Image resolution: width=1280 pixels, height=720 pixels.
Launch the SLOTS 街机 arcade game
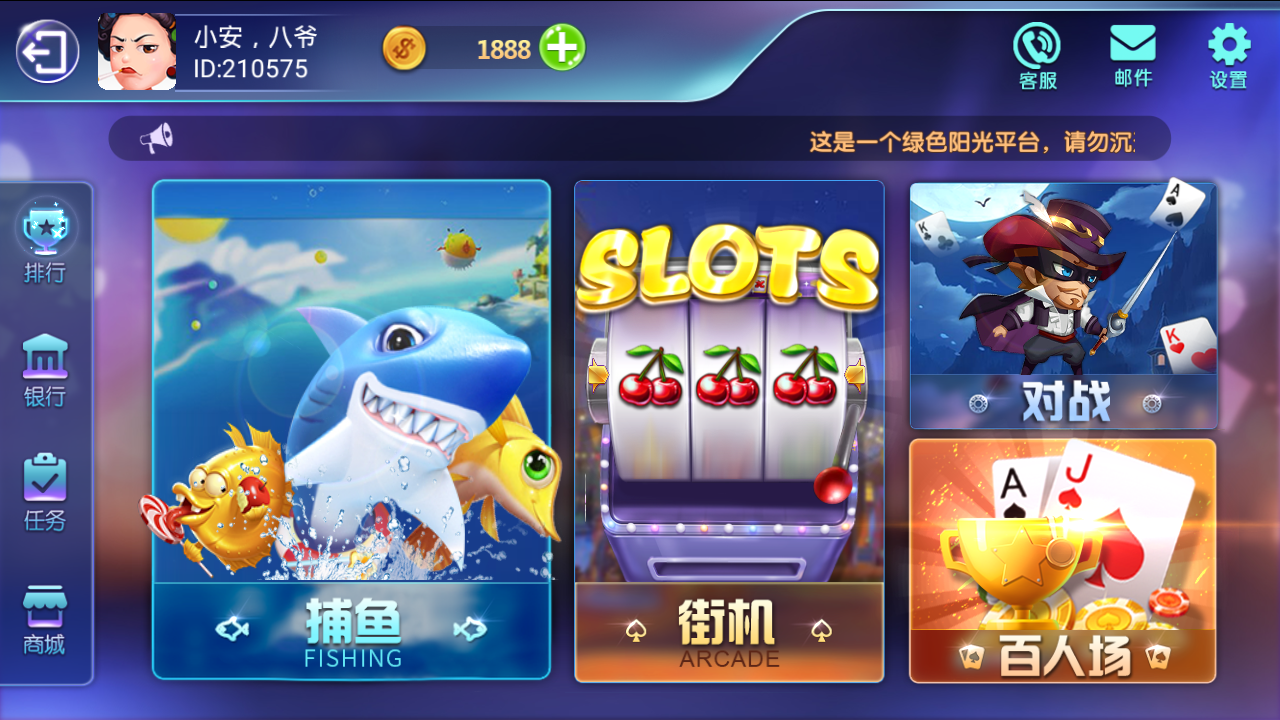point(729,430)
